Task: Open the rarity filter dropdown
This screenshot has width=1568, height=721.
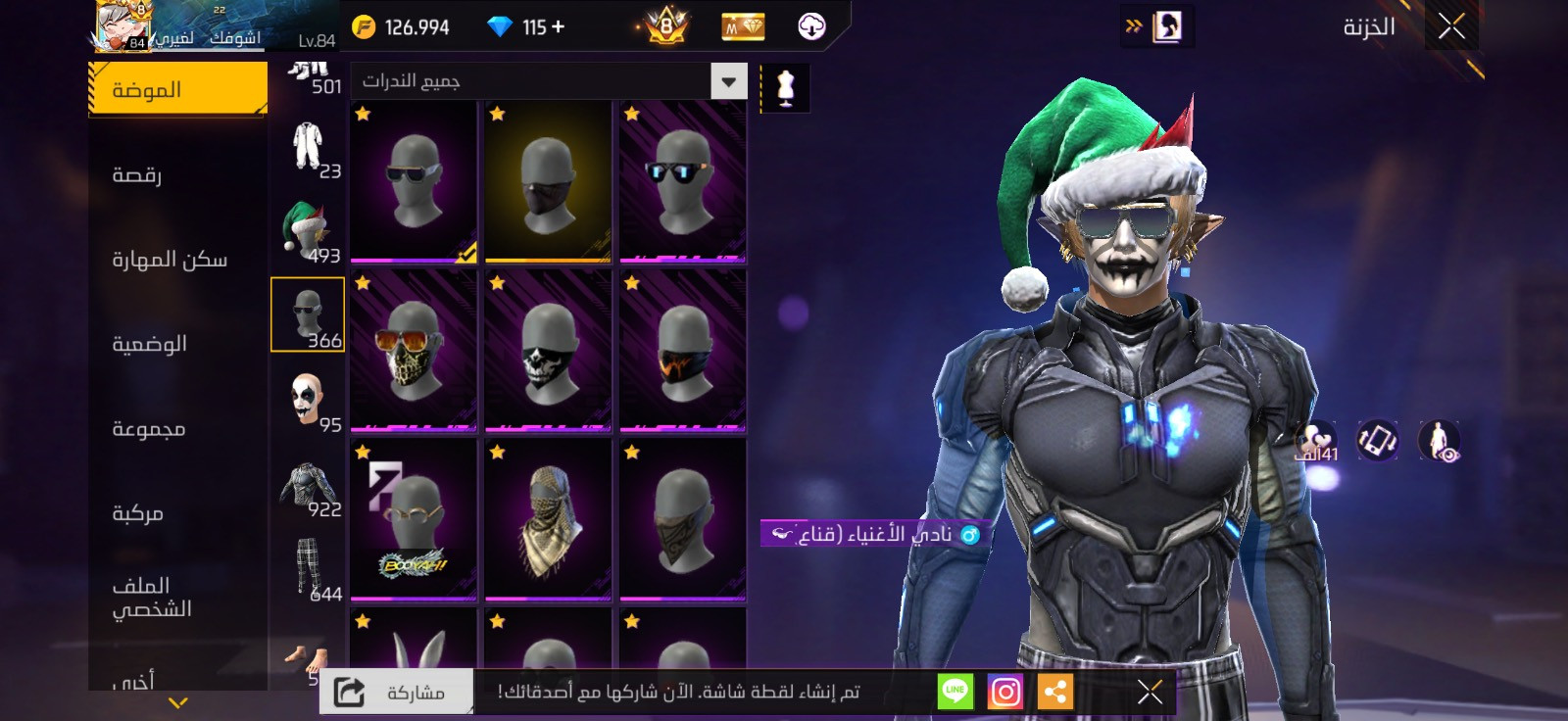Action: click(x=728, y=81)
